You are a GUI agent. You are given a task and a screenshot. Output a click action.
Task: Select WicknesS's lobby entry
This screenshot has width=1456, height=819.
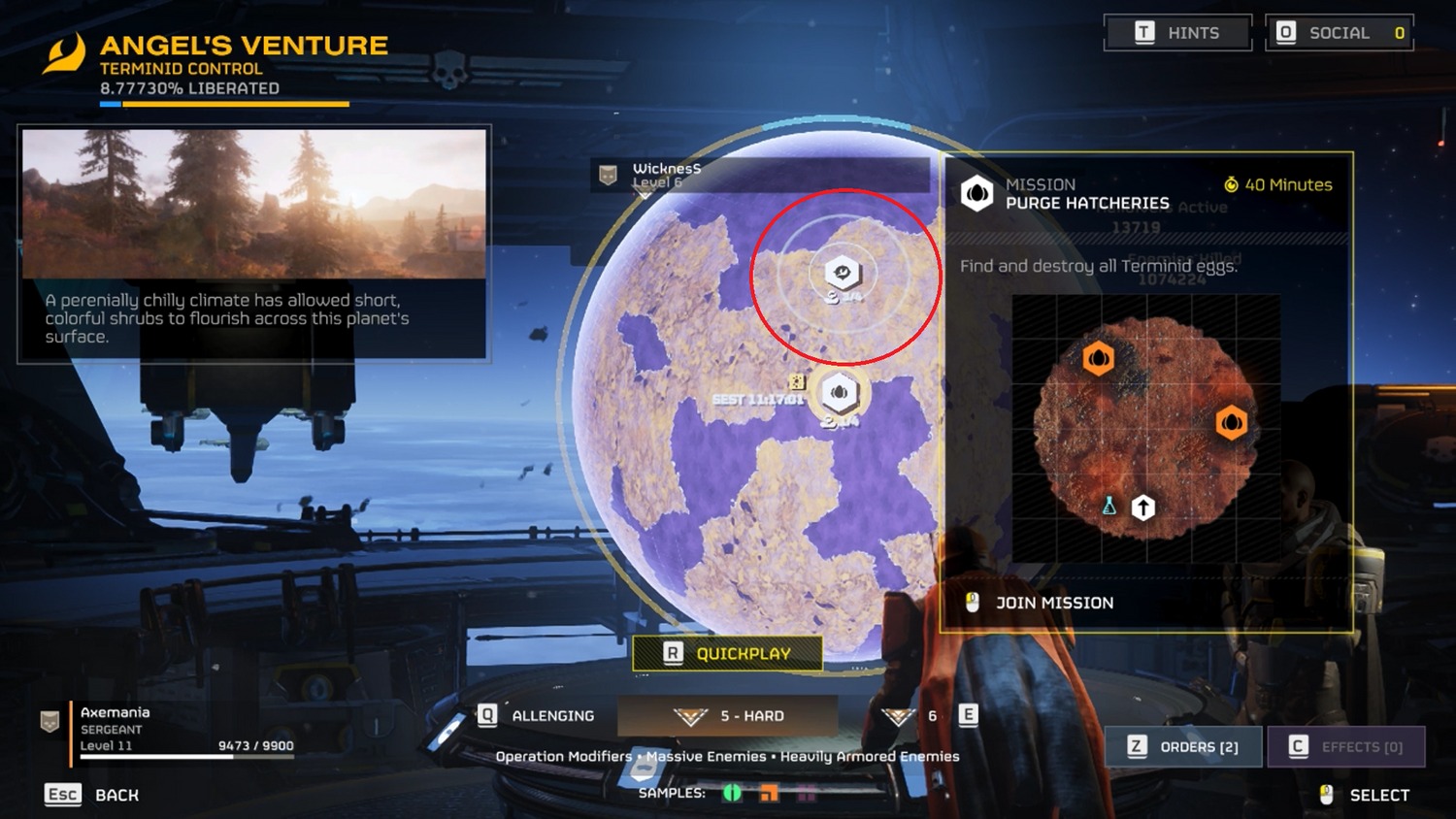point(666,175)
